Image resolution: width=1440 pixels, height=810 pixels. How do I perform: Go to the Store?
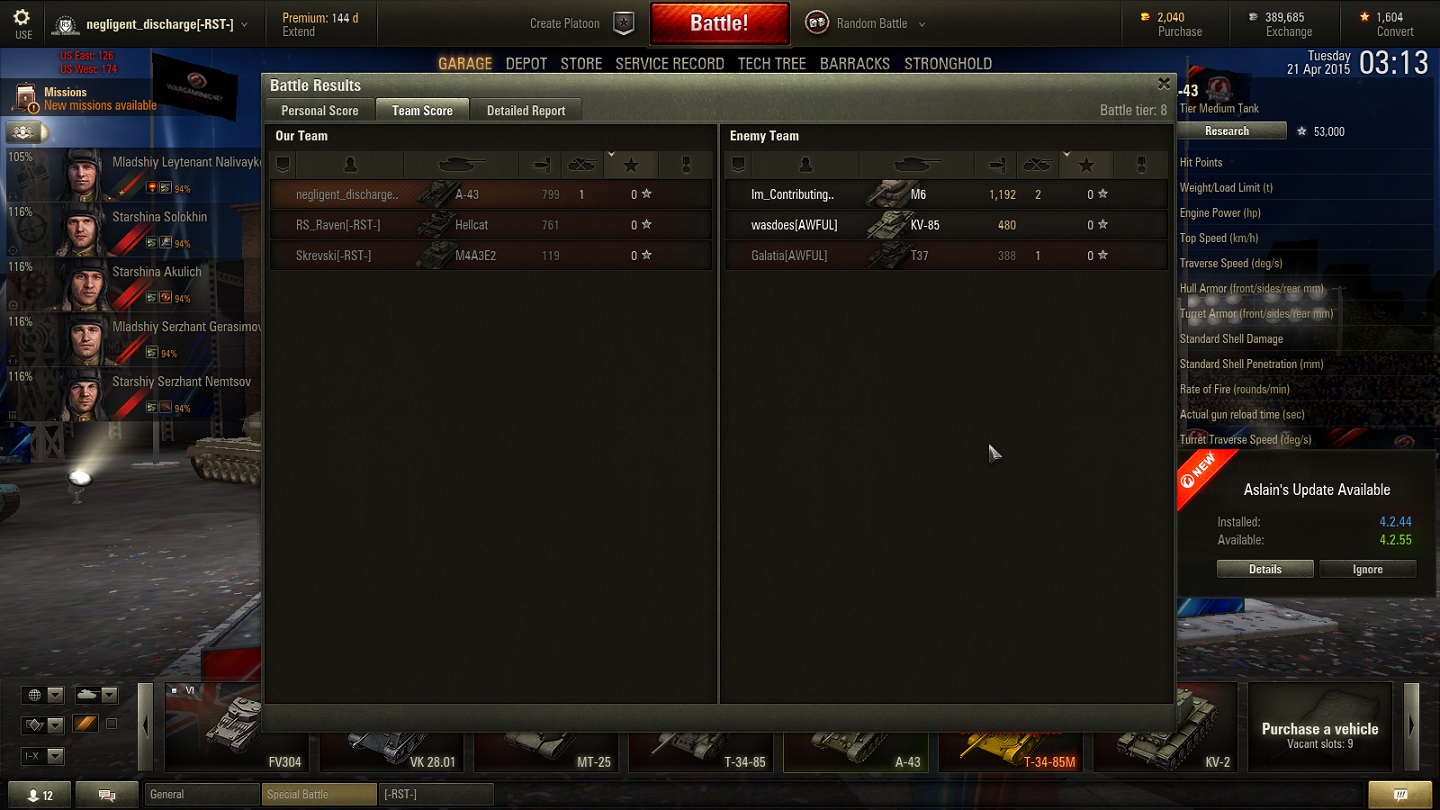[581, 64]
